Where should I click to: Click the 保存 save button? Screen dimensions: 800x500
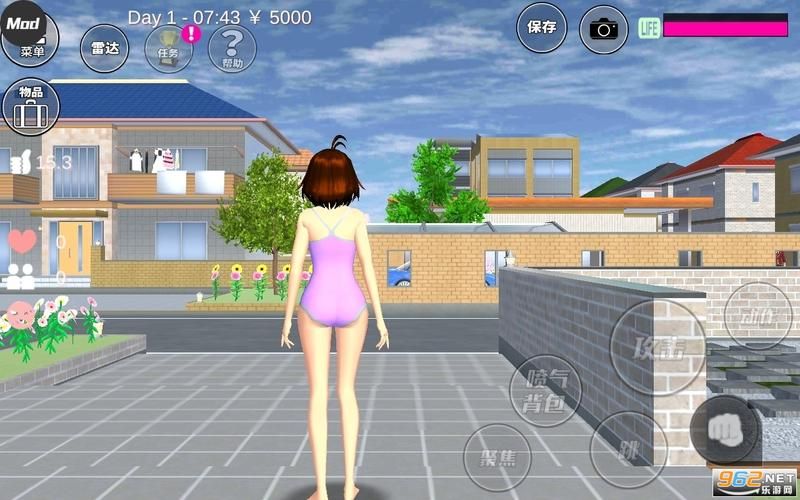click(541, 28)
